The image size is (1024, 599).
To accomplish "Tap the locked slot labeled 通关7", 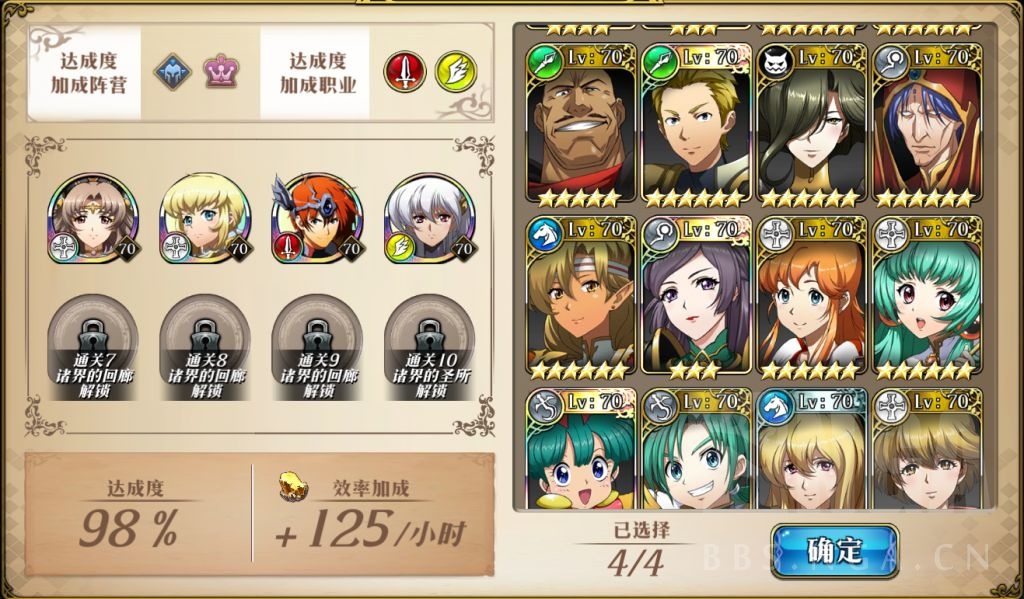I will pyautogui.click(x=93, y=345).
